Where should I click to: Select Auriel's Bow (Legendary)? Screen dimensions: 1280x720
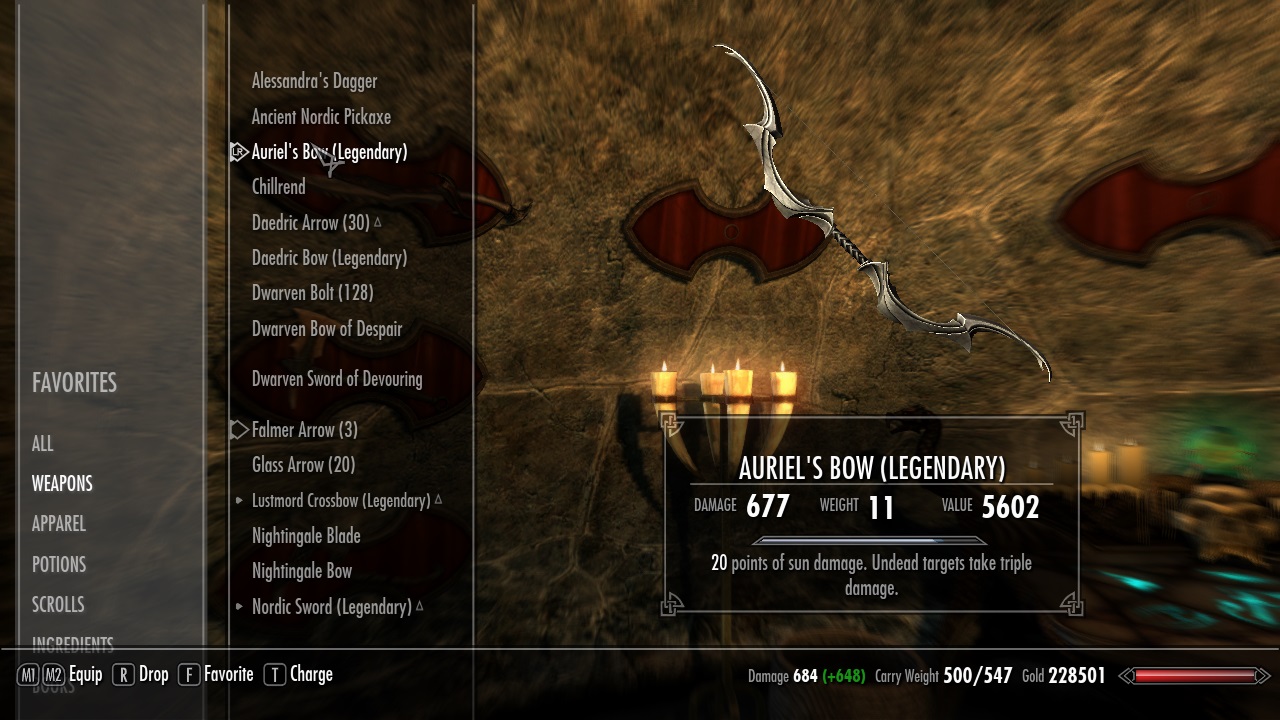[329, 152]
